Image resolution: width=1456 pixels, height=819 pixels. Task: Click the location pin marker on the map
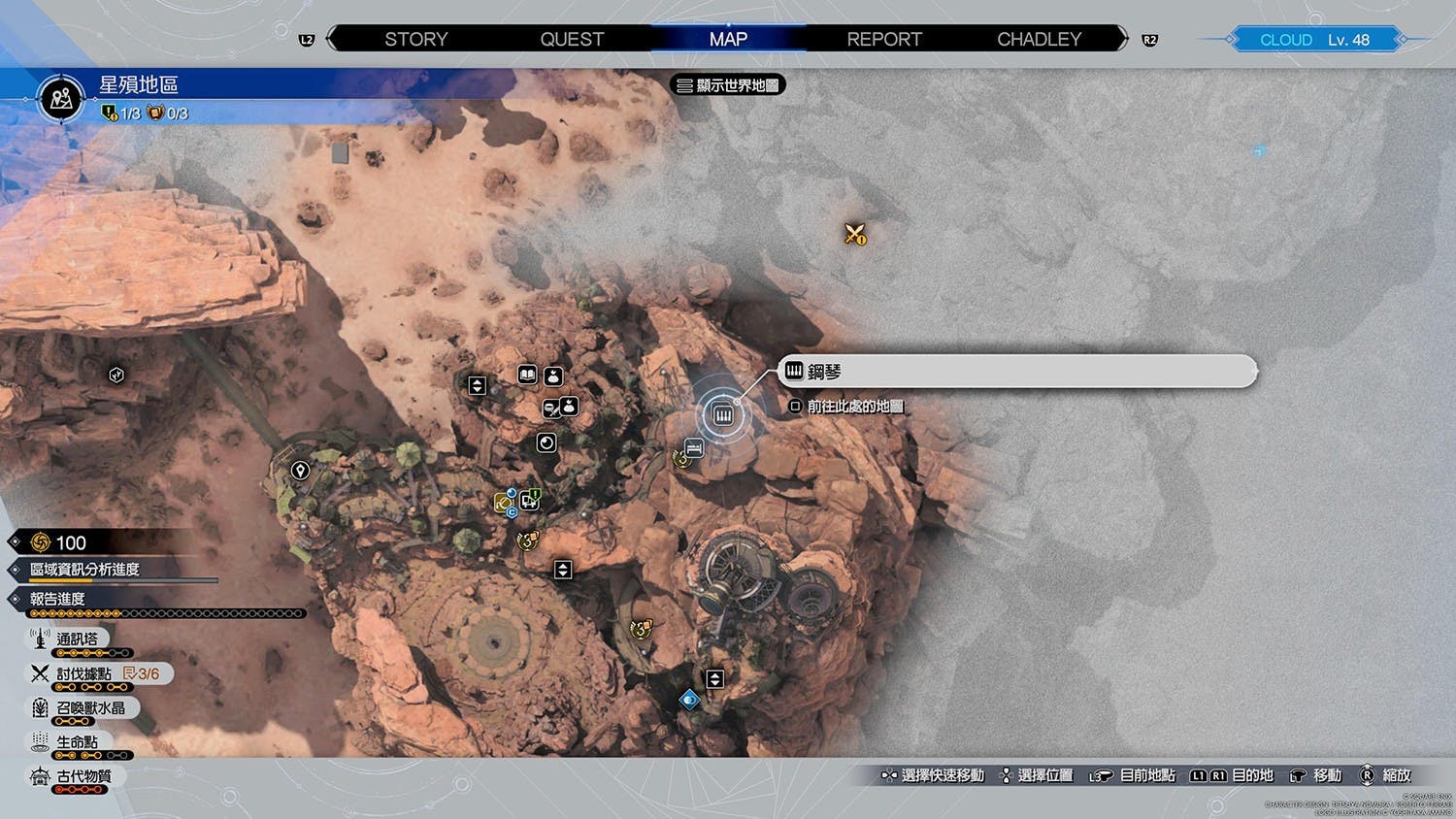pyautogui.click(x=300, y=471)
